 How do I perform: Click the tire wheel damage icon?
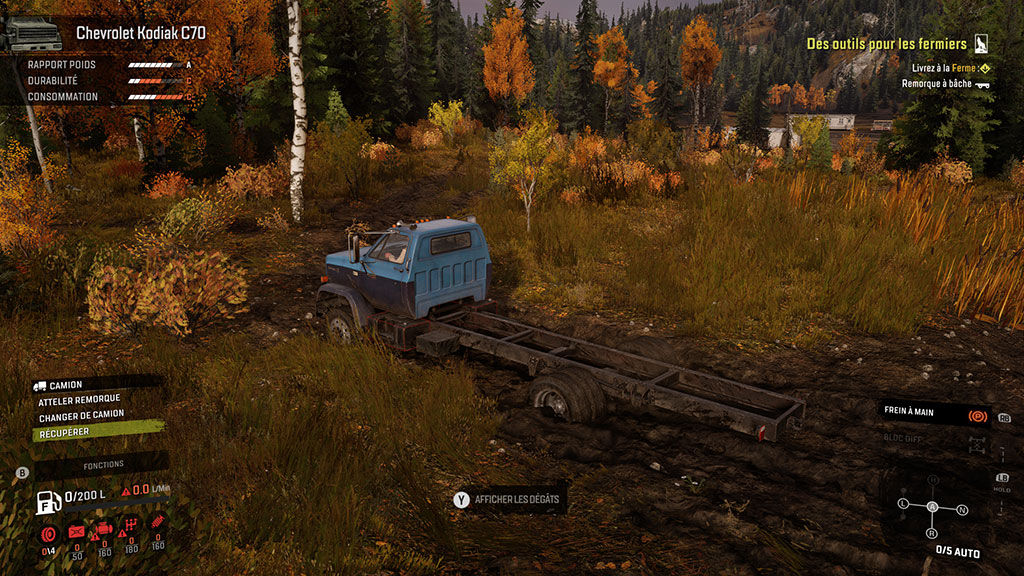coord(47,533)
